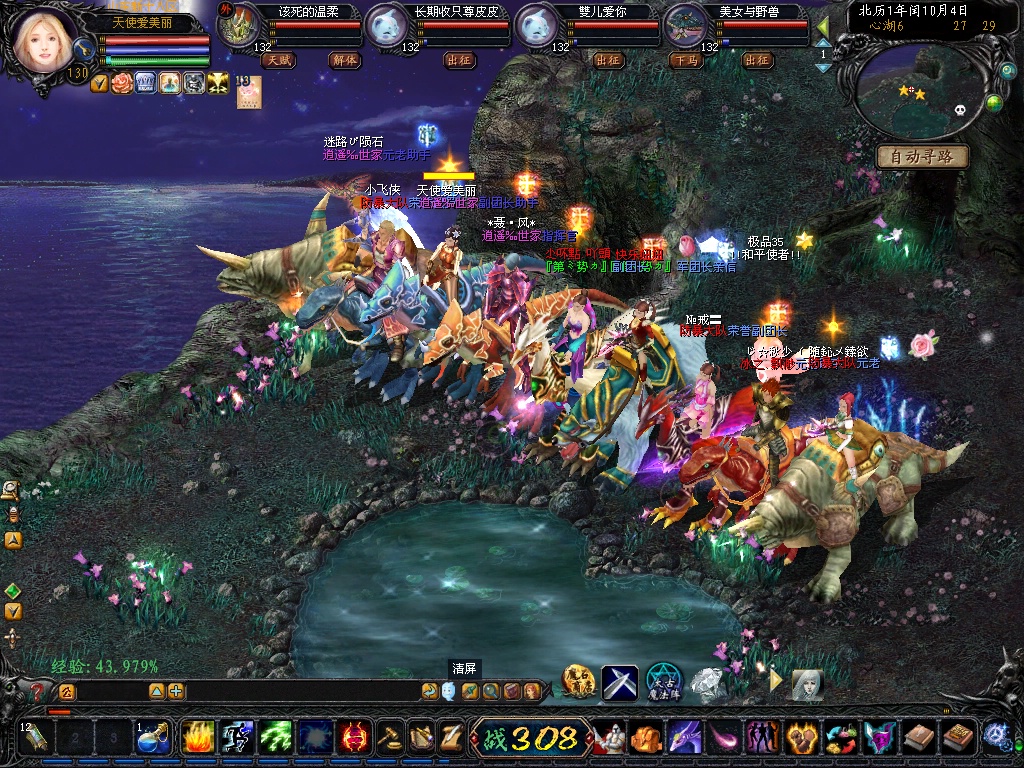Collapse the pet bar with the green arrow
Image resolution: width=1024 pixels, height=768 pixels.
(x=823, y=25)
